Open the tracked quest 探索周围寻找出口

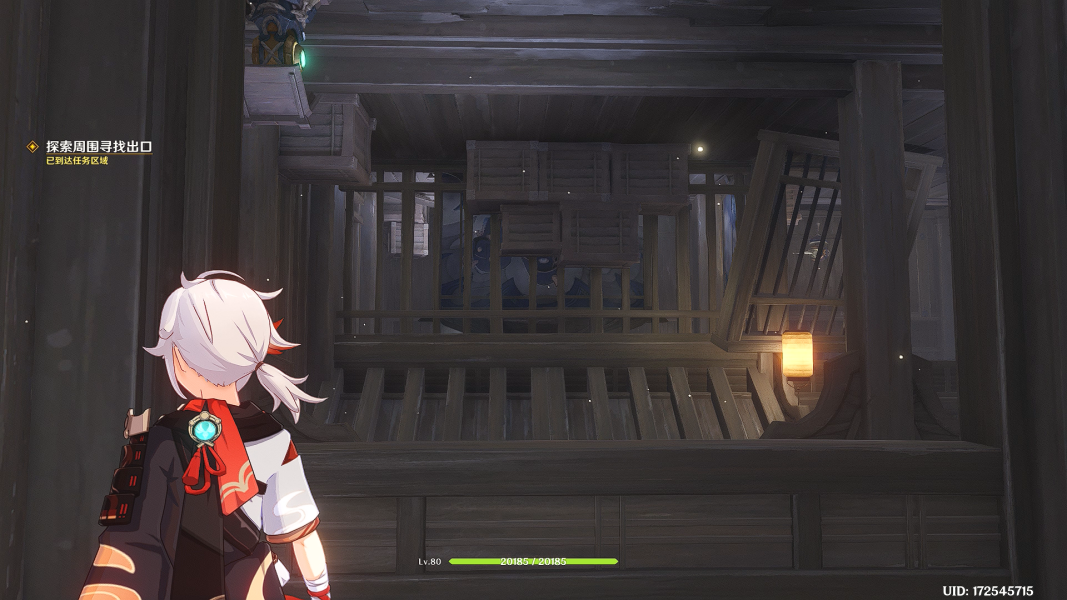tap(98, 147)
